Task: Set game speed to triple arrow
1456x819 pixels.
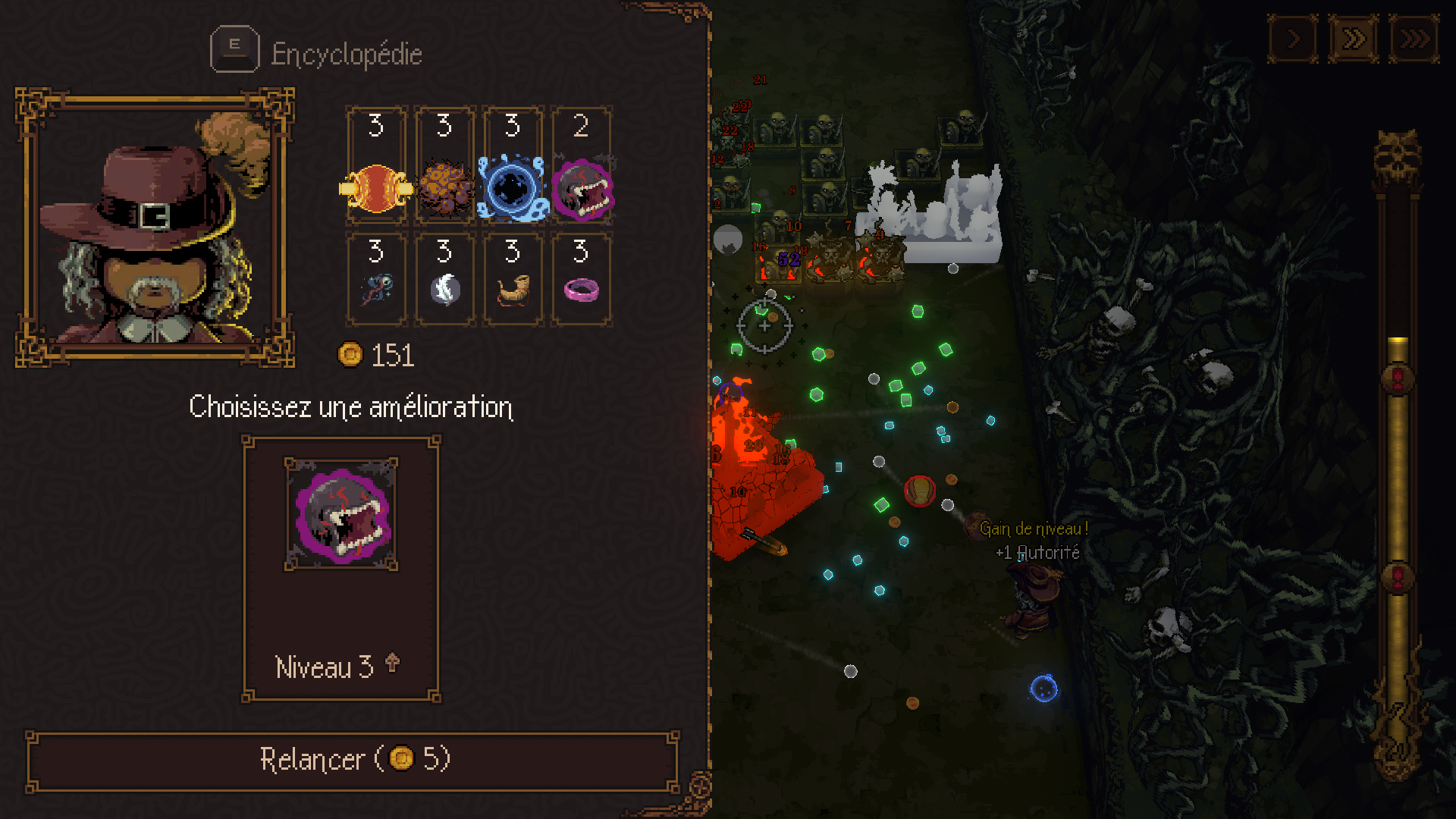Action: point(1414,39)
